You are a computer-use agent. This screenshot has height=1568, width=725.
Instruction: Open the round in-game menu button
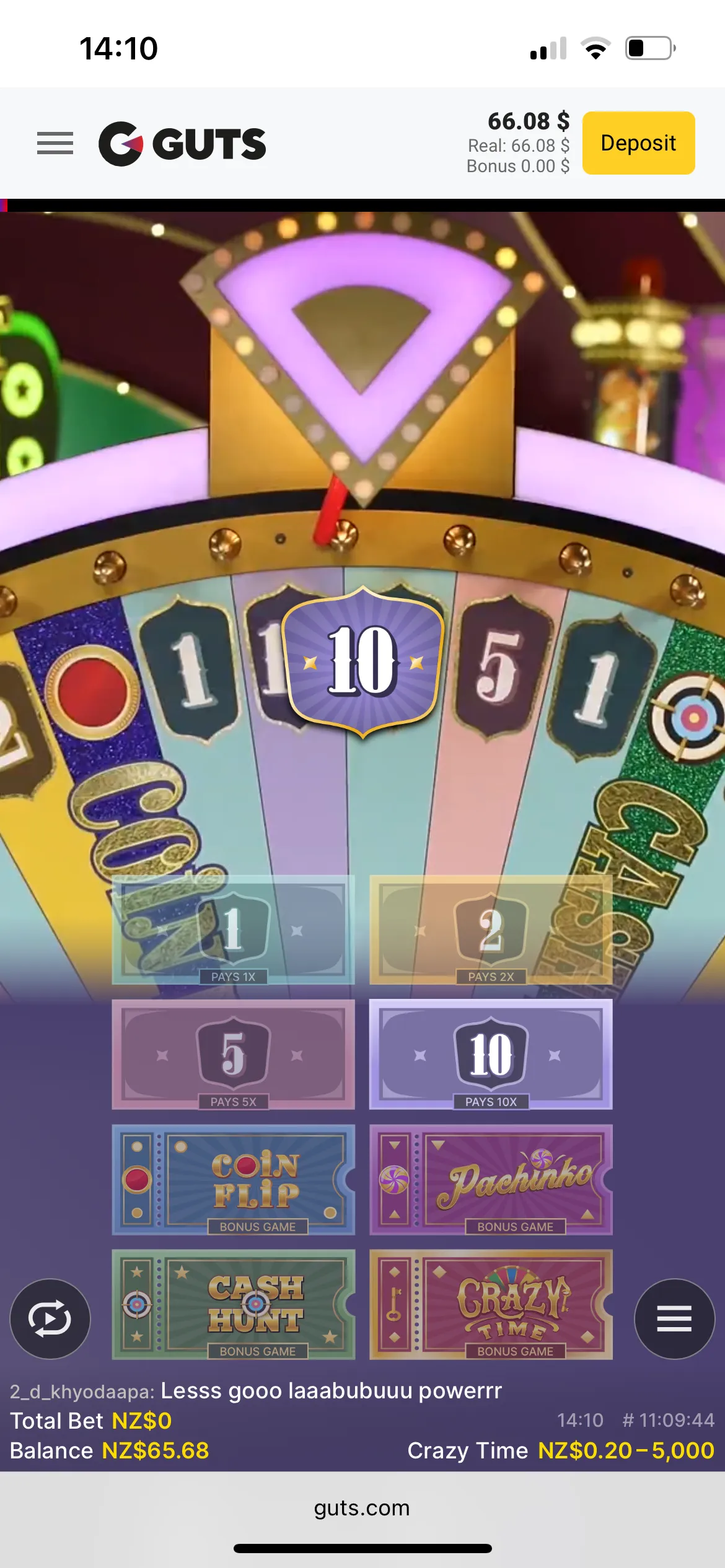(x=674, y=1318)
